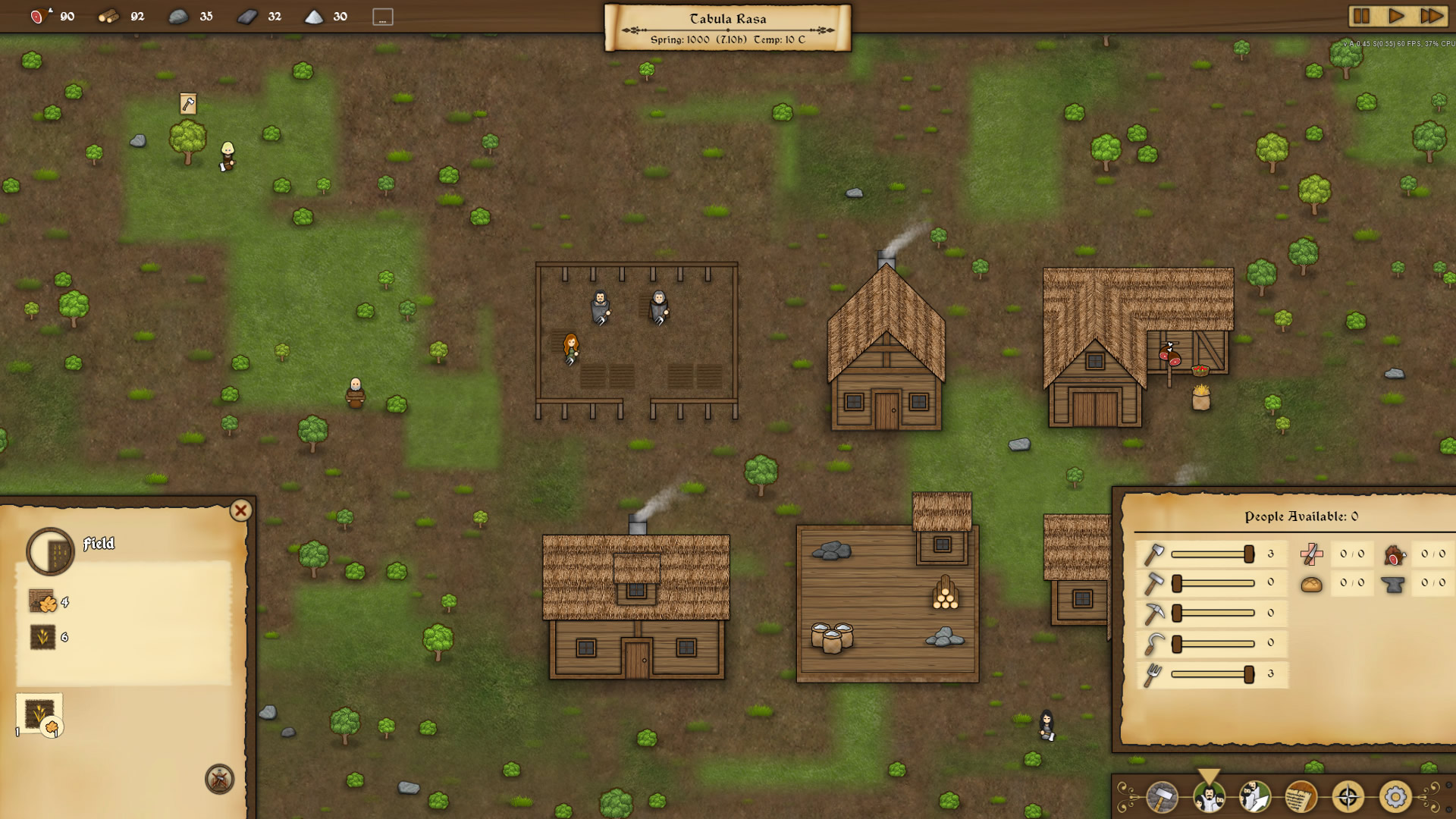The width and height of the screenshot is (1456, 819).
Task: Adjust the miner pickaxe worker slider
Action: pyautogui.click(x=1177, y=613)
